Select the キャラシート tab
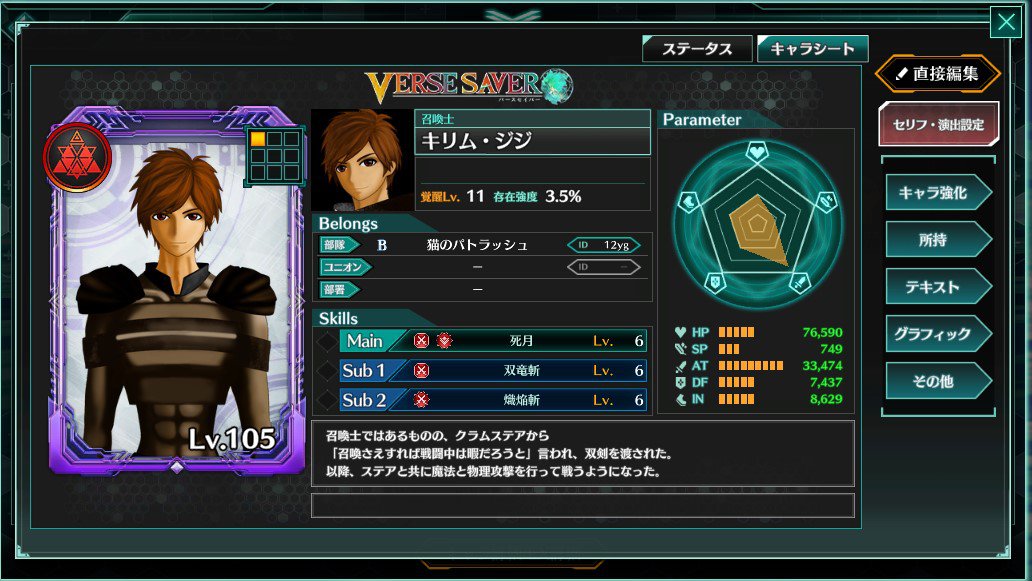 coord(812,48)
